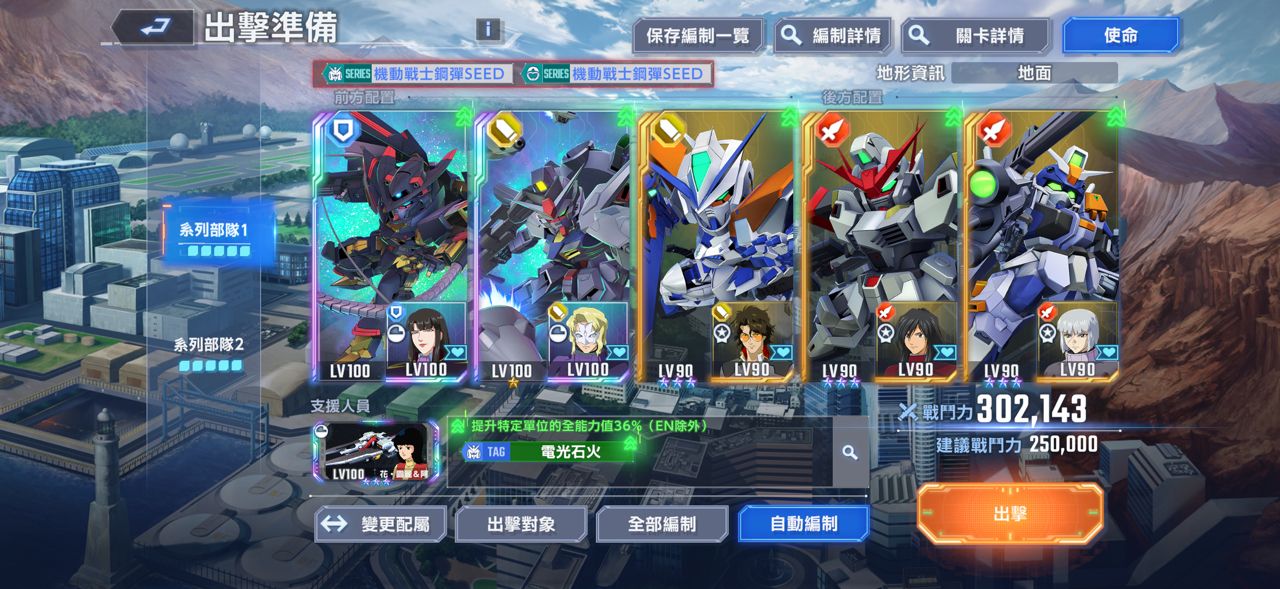Switch to 系列部隊2 squad tab
Screen dimensions: 1280x589
[x=211, y=352]
